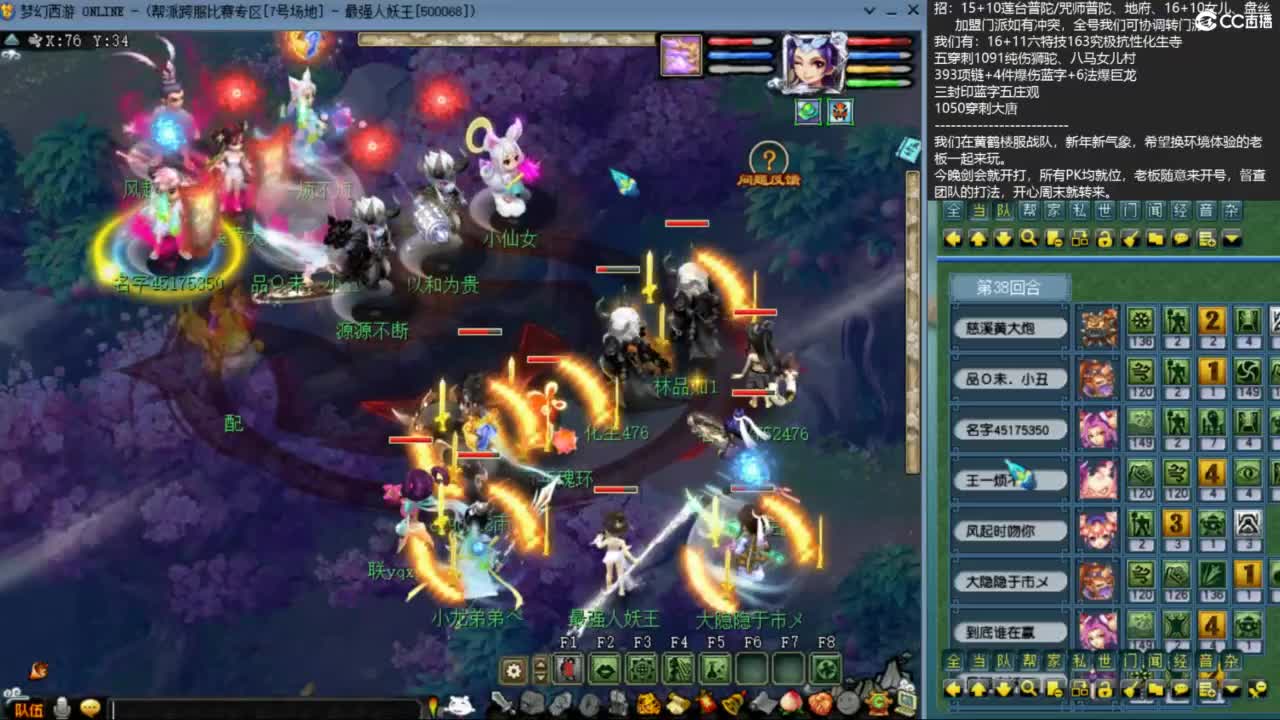The image size is (1280, 720).
Task: Click the magnifier search icon in the chat toolbar
Action: 1028,239
